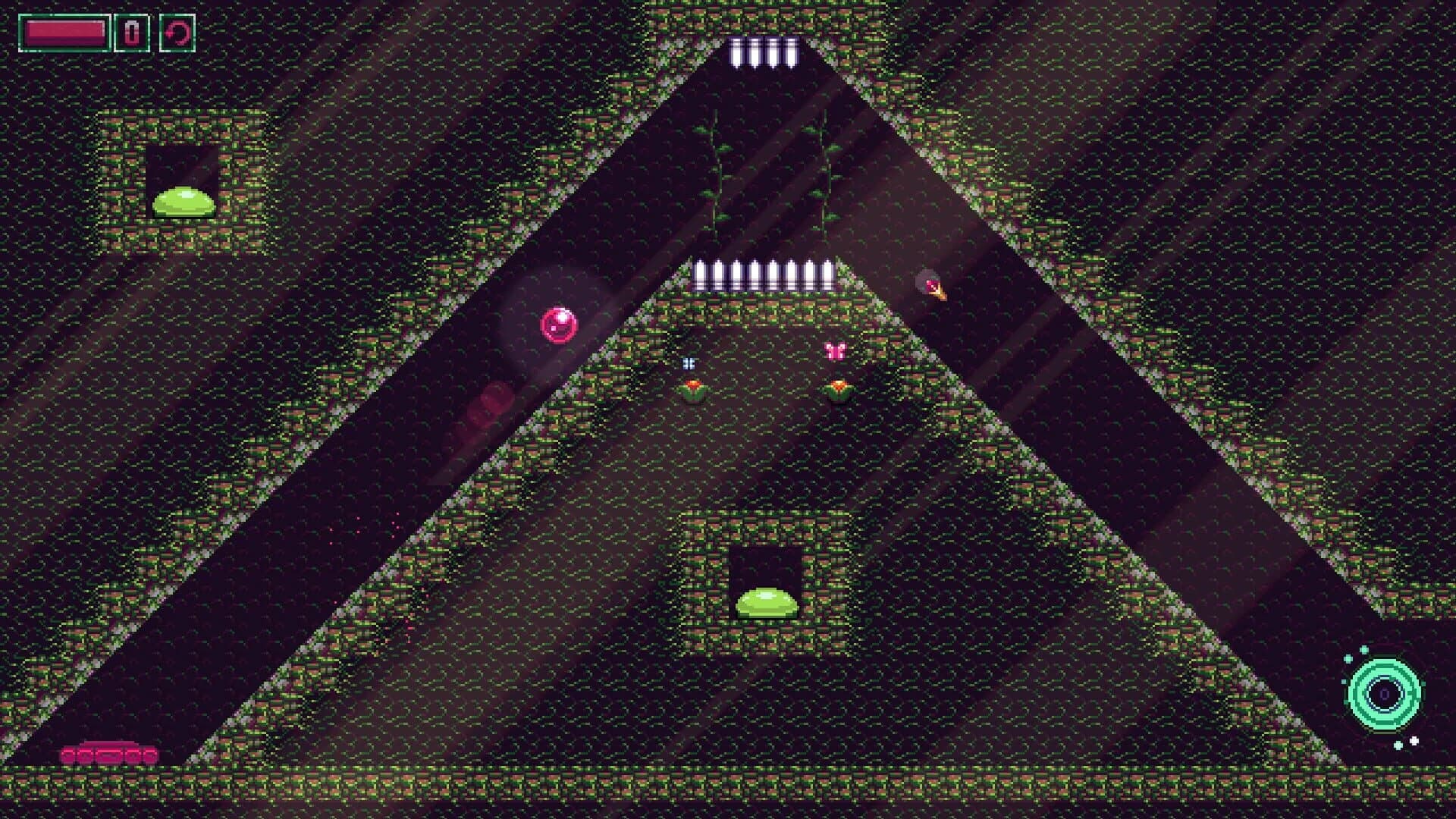Click the battery/ammo icon in the HUD

tap(130, 30)
